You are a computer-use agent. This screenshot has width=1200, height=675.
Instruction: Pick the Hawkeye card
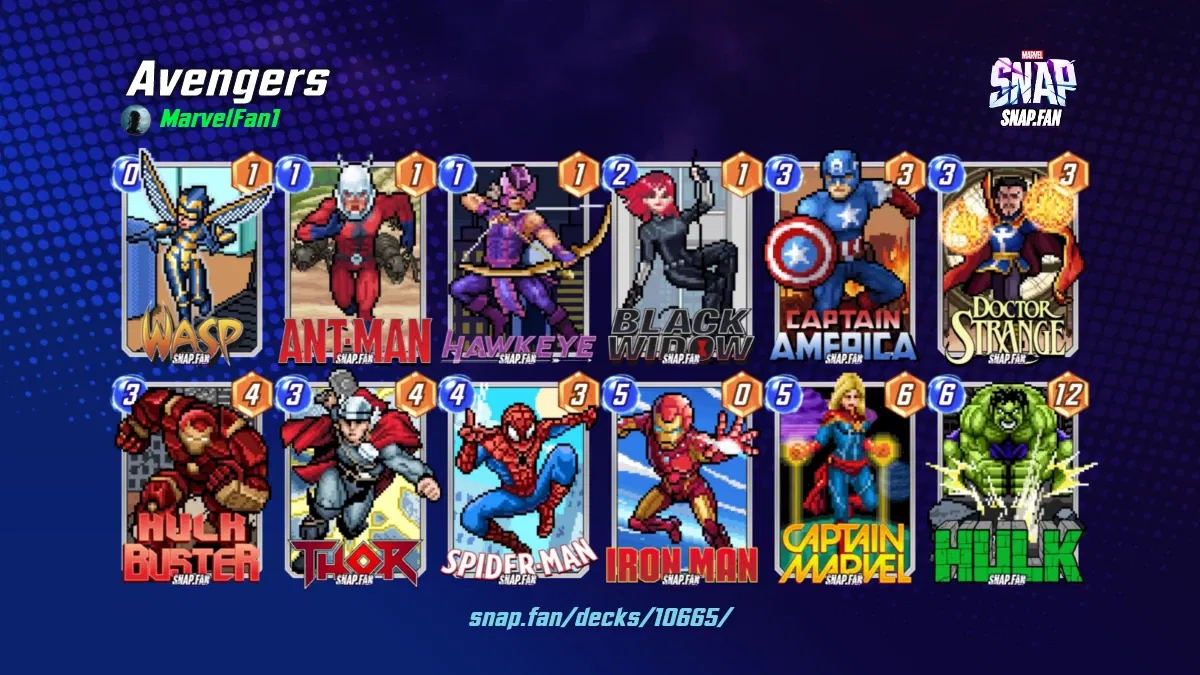click(518, 262)
